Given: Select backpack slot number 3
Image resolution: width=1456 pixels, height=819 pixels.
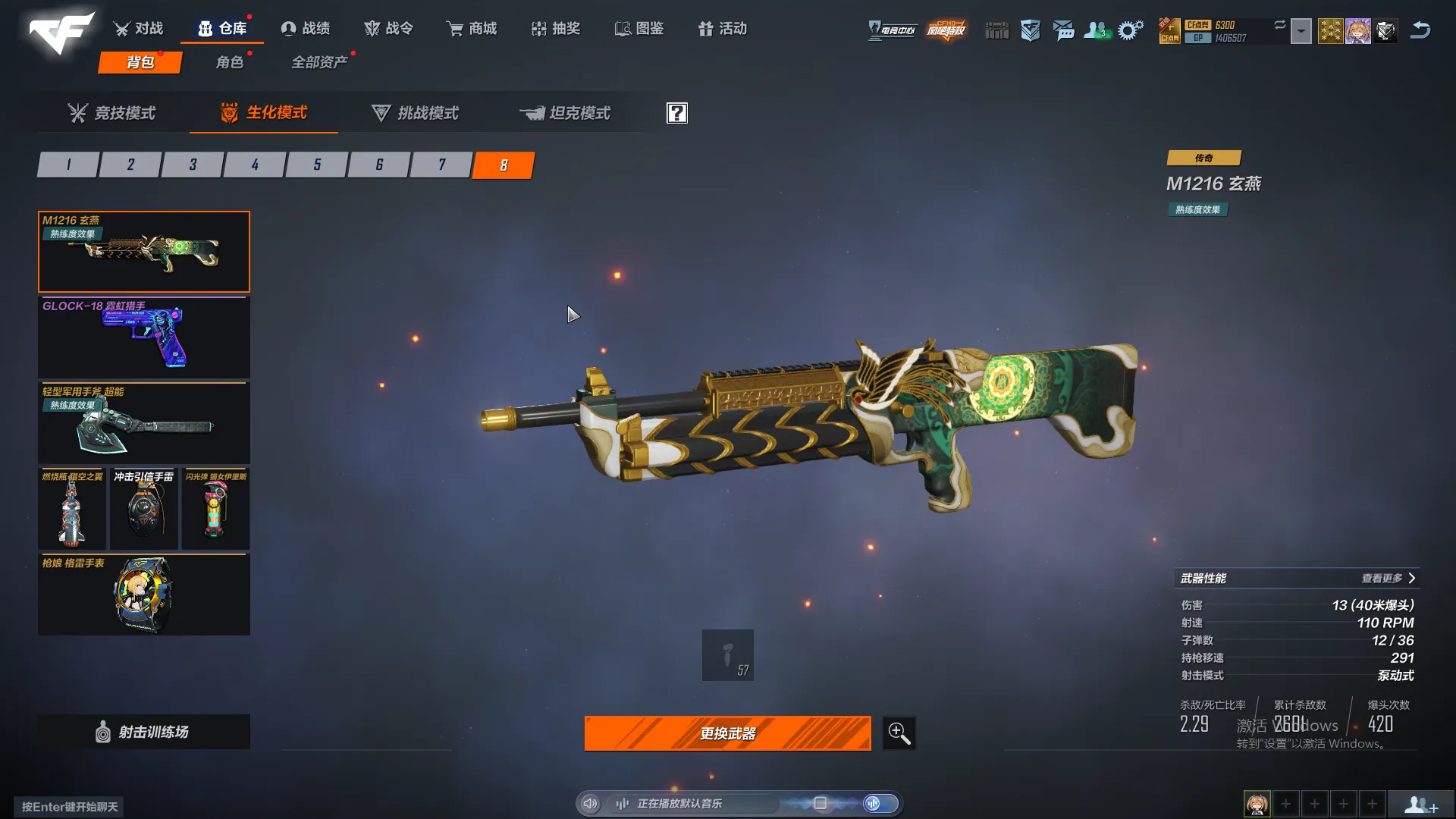Looking at the screenshot, I should pos(193,165).
